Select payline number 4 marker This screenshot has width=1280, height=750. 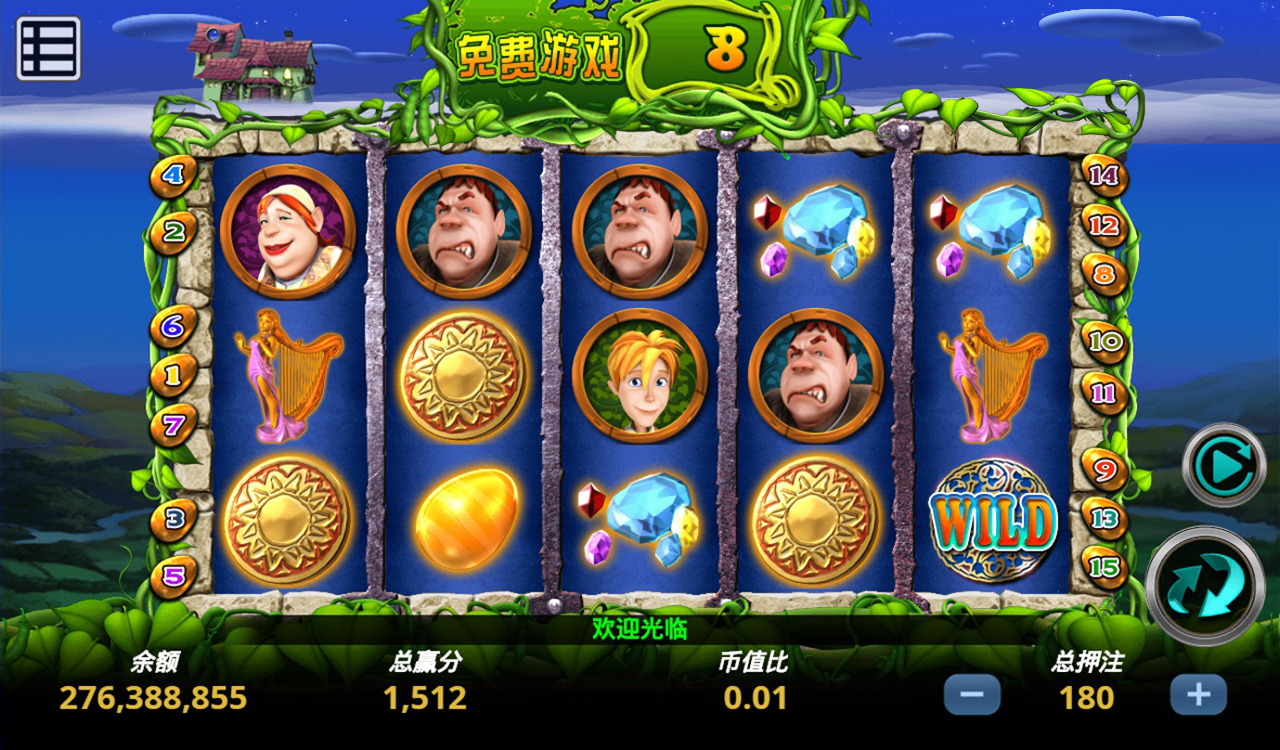pos(174,177)
